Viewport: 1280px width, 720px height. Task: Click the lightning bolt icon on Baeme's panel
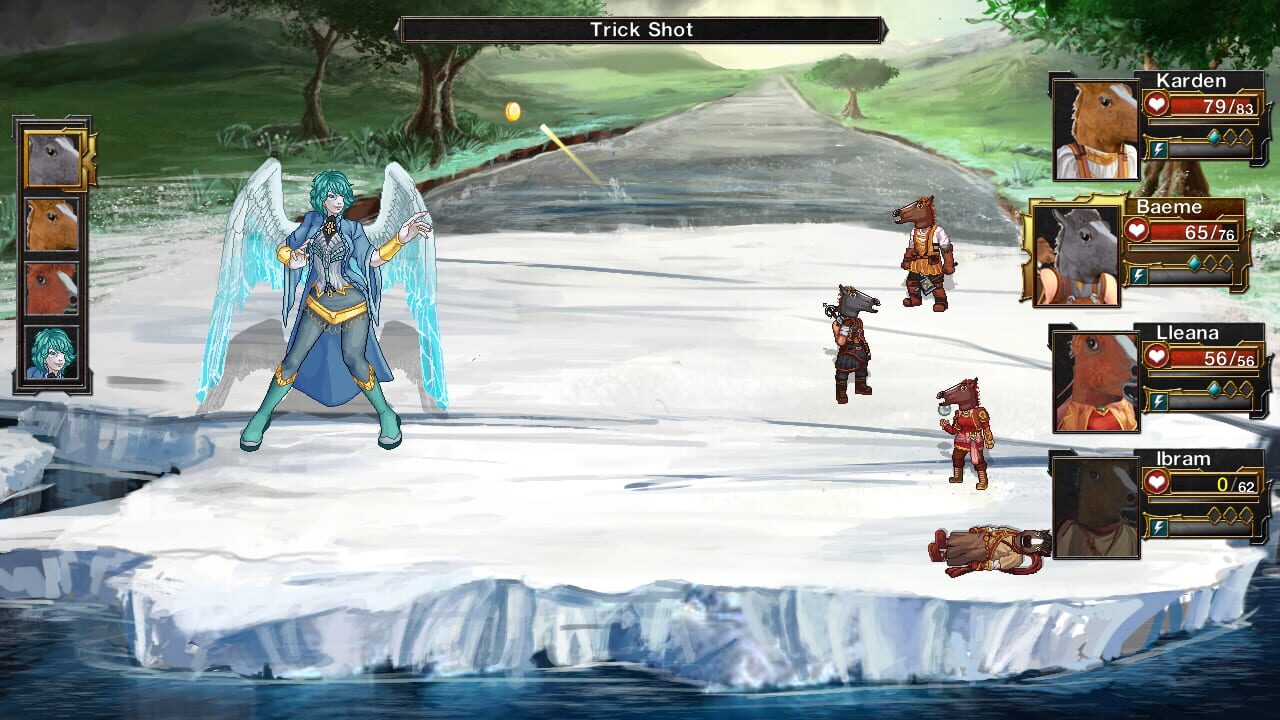click(1137, 275)
